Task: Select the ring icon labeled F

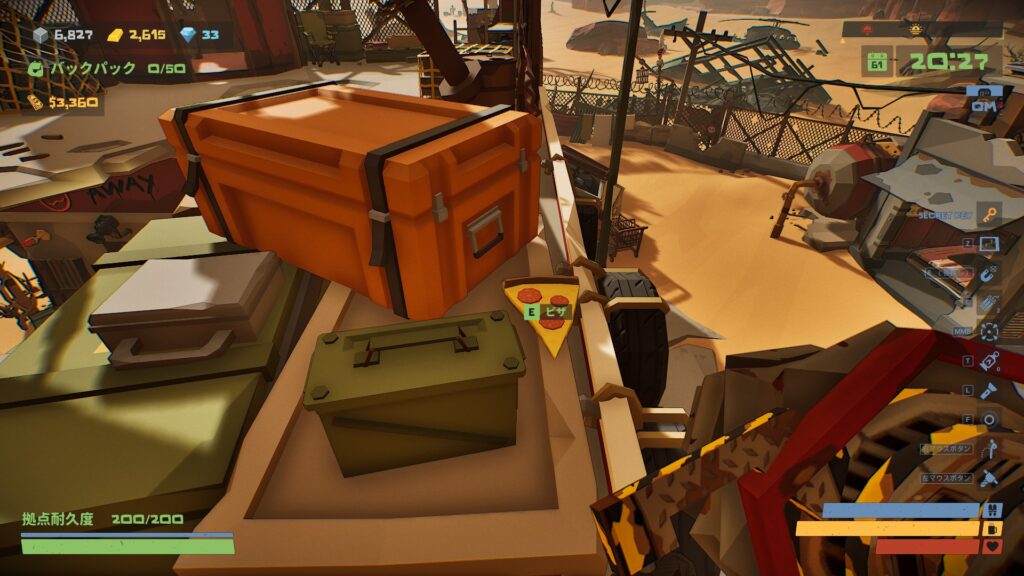Action: (989, 420)
